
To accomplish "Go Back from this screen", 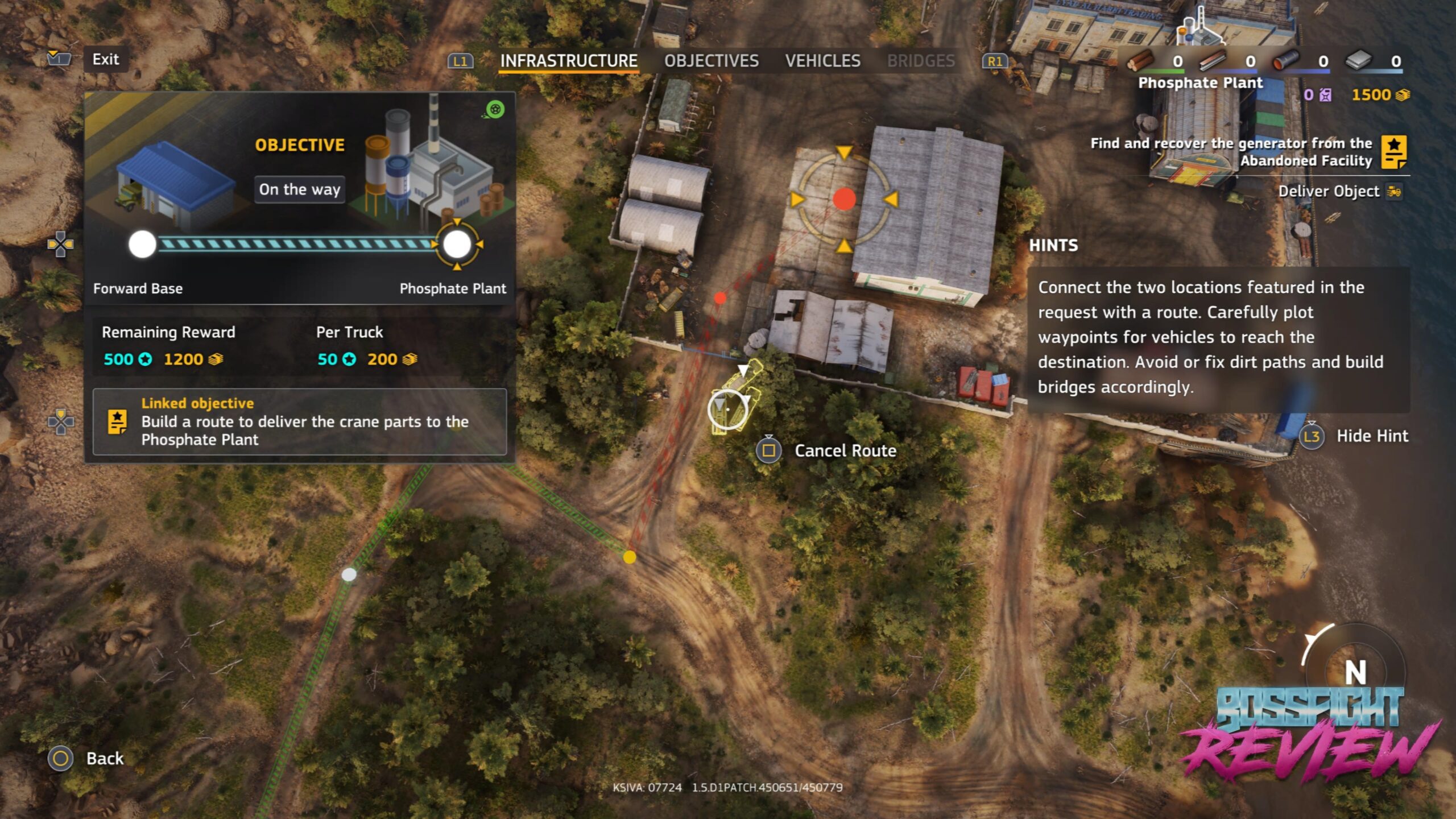I will [104, 758].
